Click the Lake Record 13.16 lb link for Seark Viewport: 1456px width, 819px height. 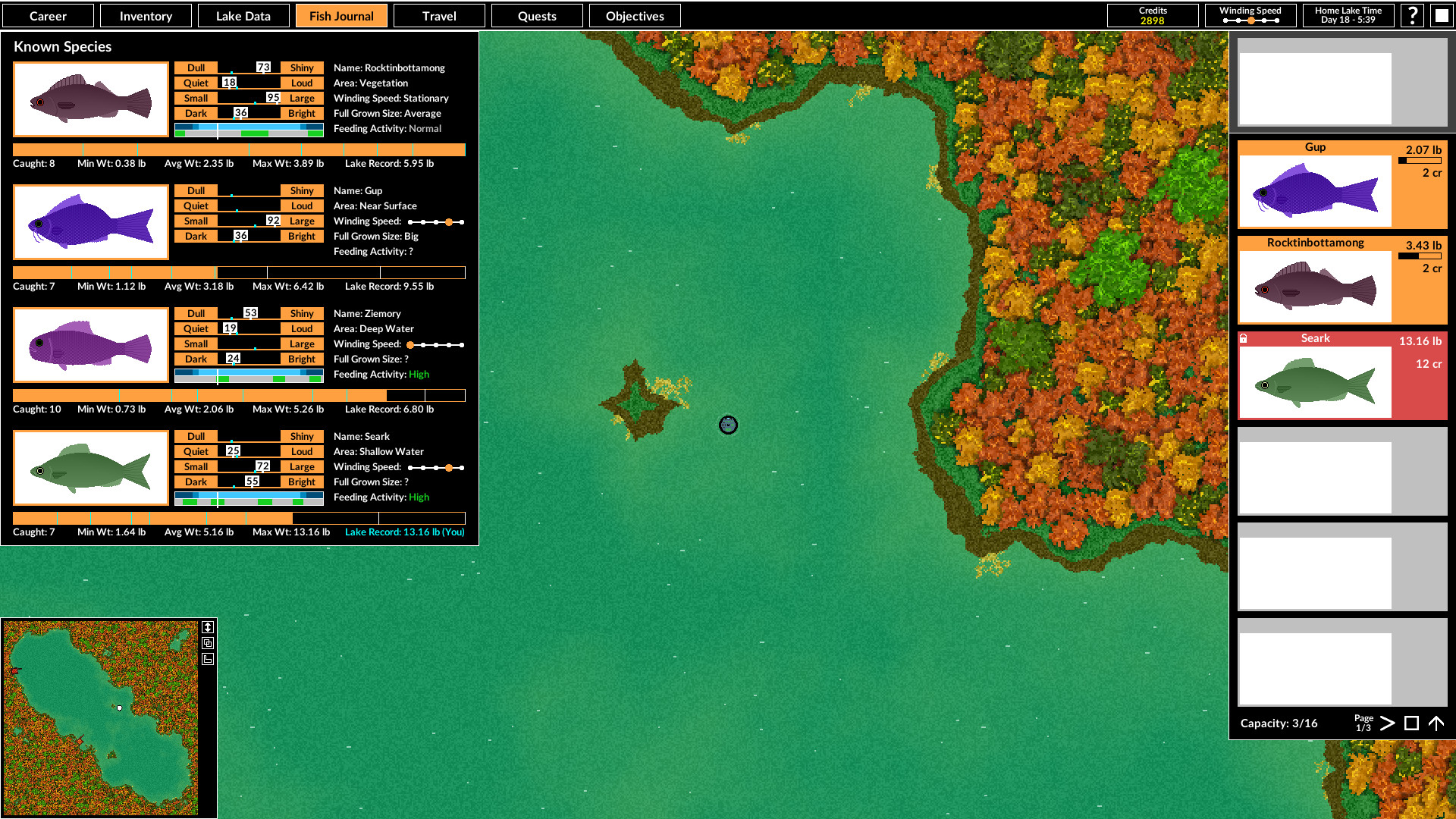click(x=404, y=532)
